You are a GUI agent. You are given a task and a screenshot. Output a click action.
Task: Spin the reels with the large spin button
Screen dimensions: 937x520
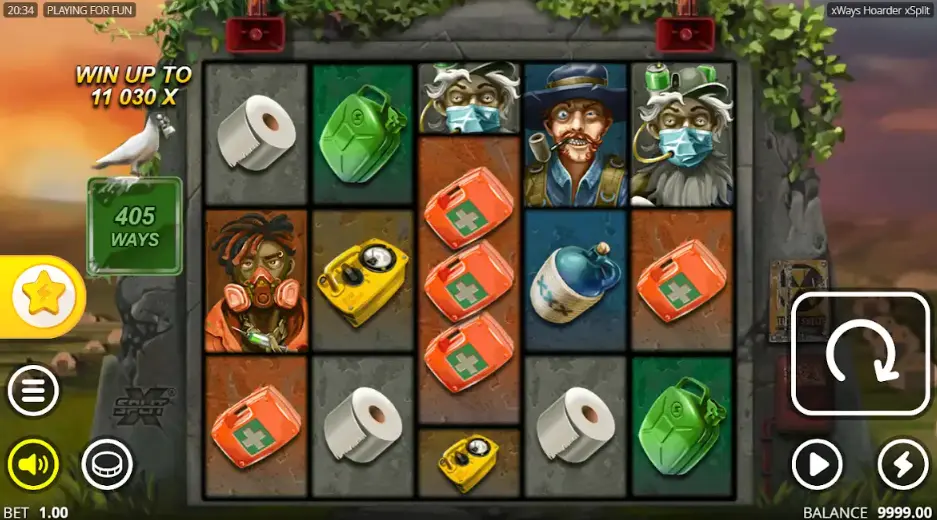[x=861, y=354]
